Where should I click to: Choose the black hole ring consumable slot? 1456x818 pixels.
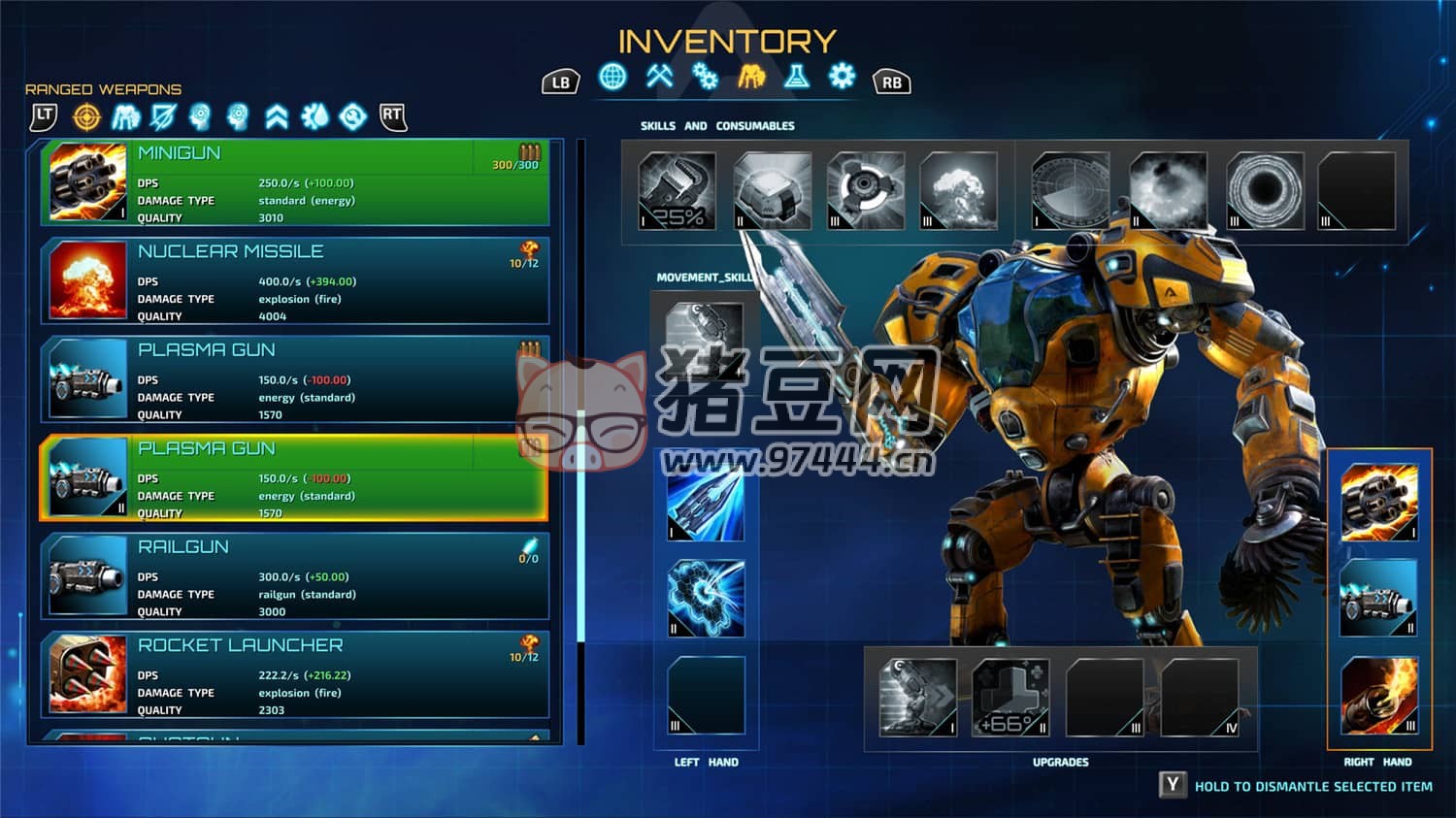pyautogui.click(x=1264, y=191)
